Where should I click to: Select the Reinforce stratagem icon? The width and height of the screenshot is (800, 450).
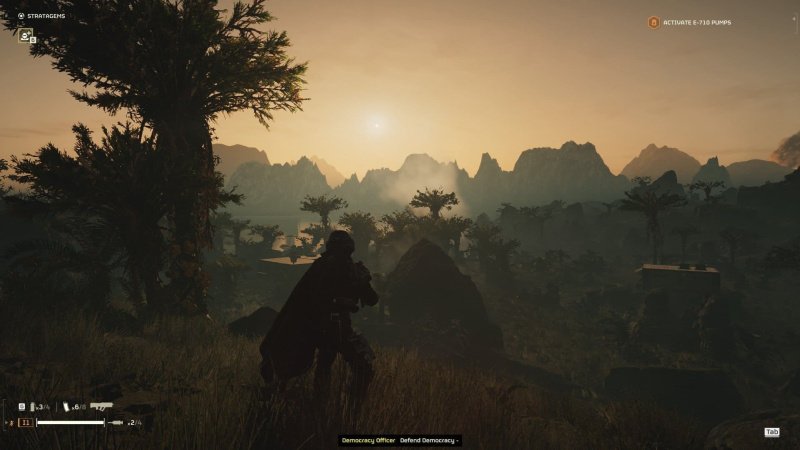coord(25,35)
